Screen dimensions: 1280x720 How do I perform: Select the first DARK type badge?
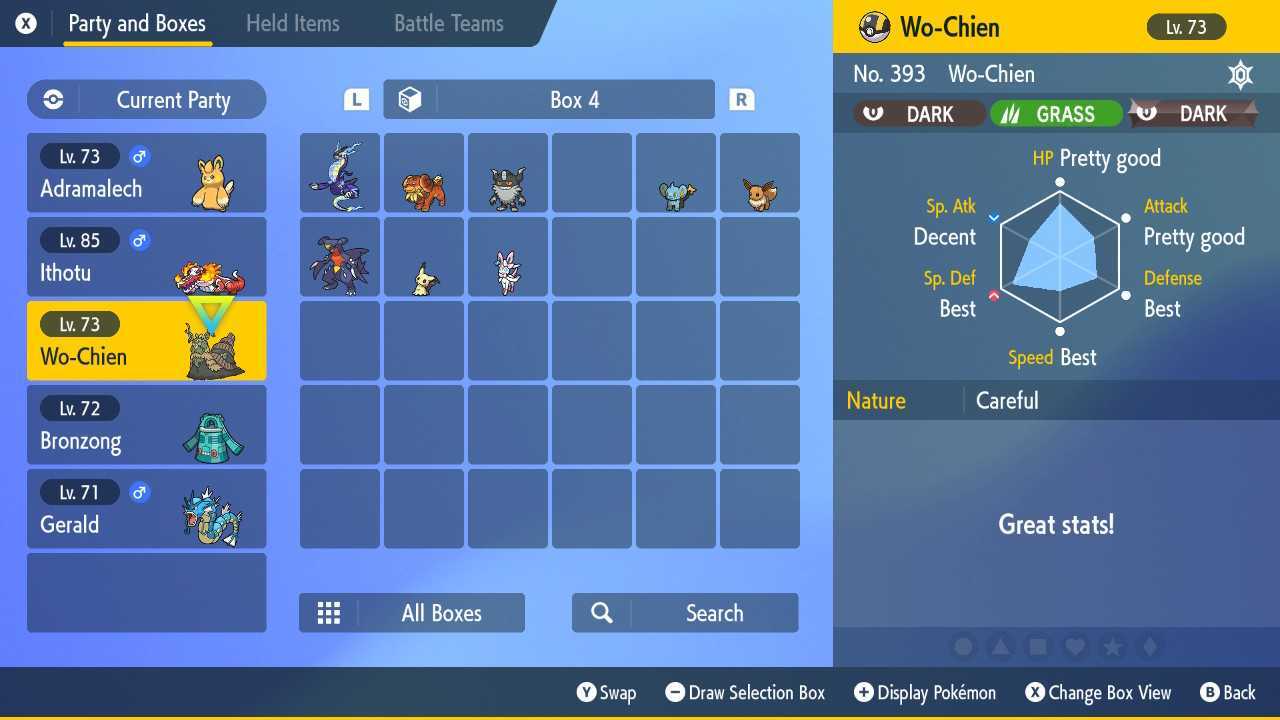pyautogui.click(x=917, y=113)
